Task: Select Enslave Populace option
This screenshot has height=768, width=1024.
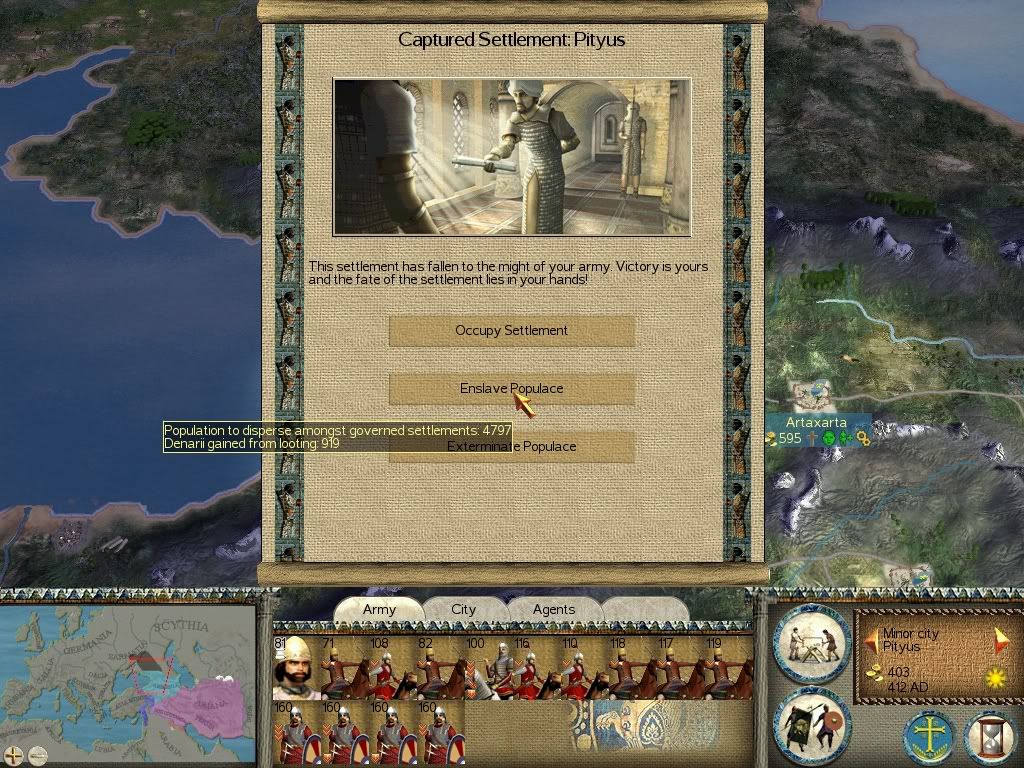Action: [511, 389]
